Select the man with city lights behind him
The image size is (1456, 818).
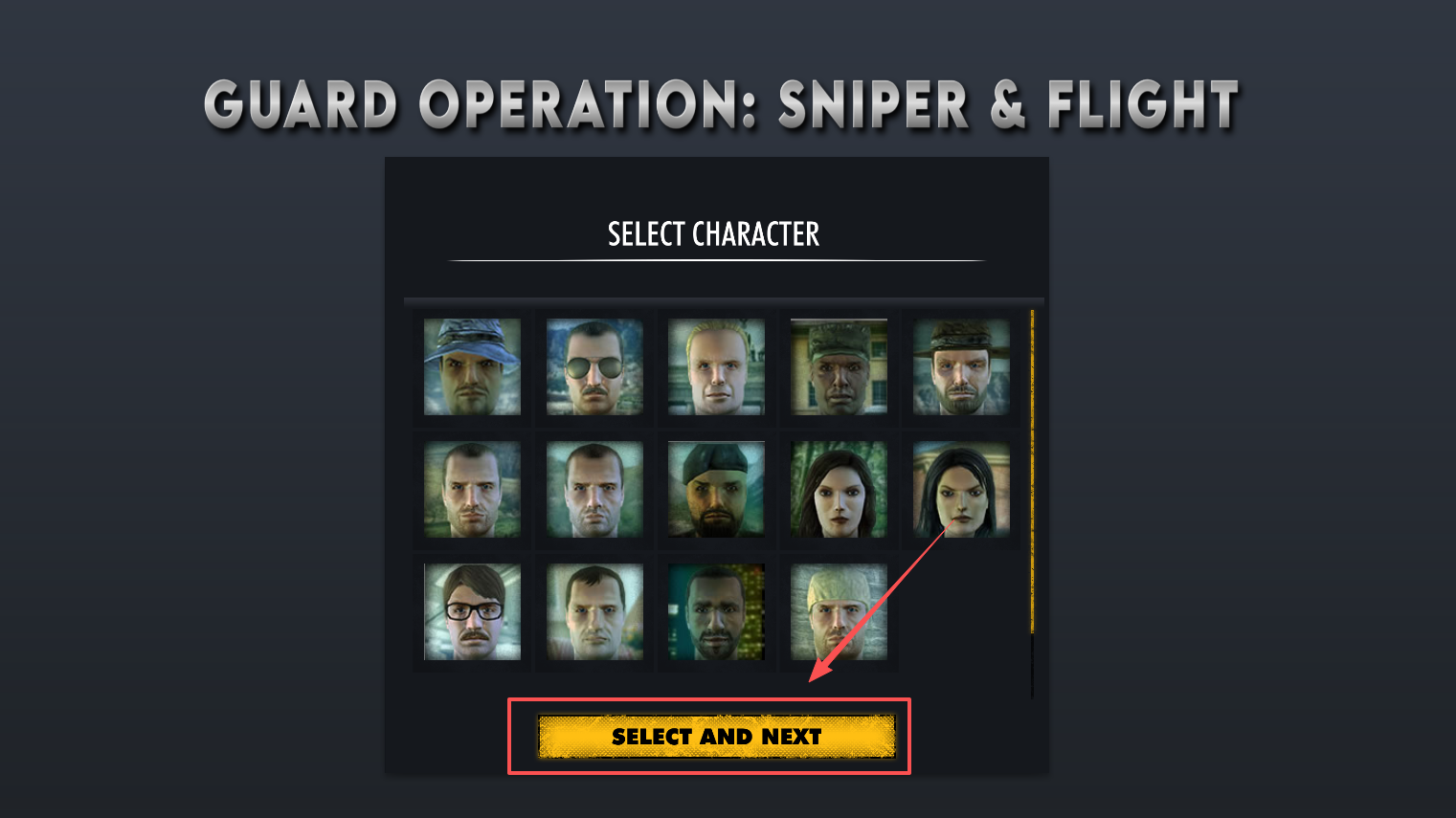click(716, 611)
